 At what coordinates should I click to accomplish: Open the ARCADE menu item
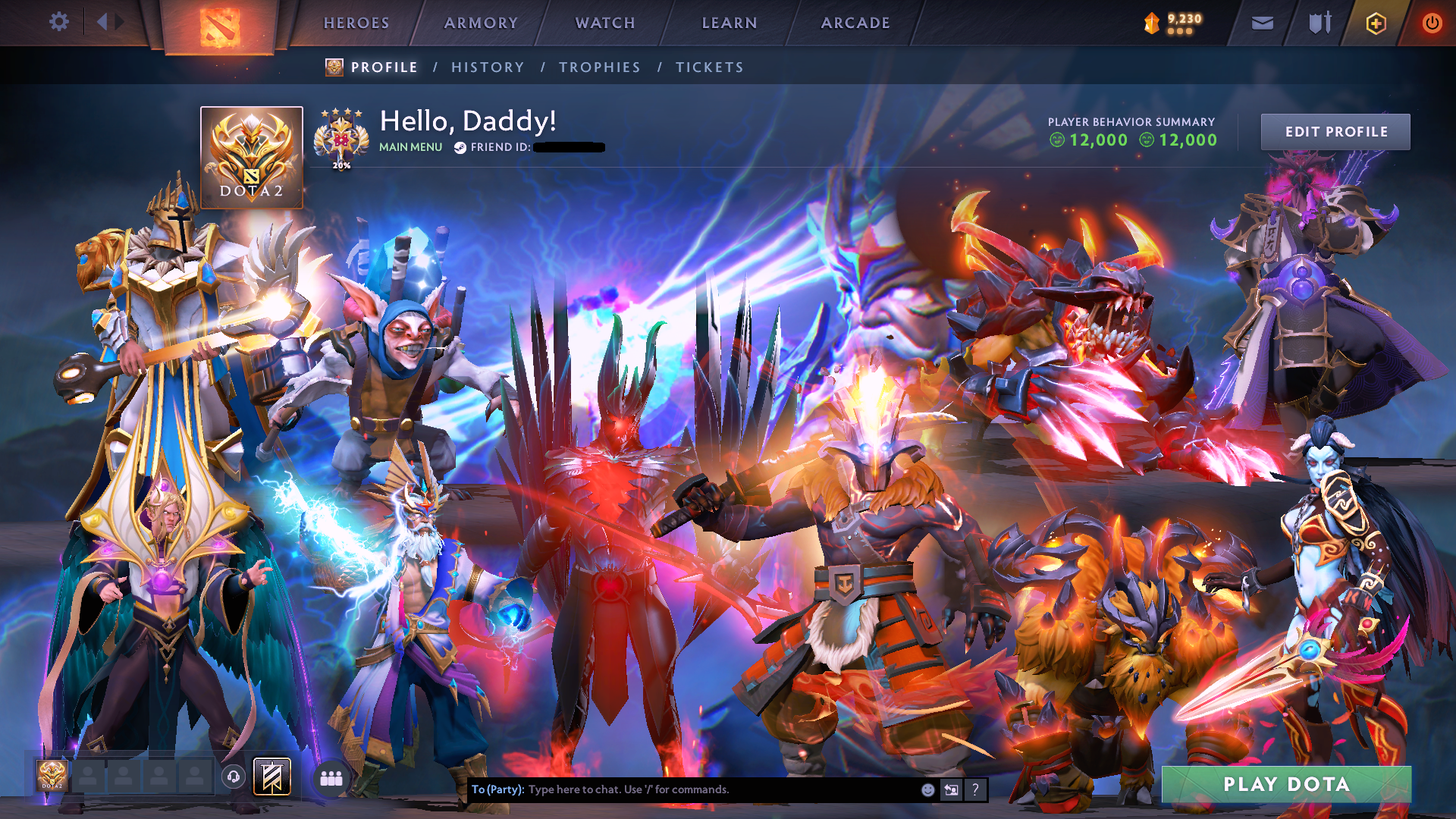coord(855,23)
